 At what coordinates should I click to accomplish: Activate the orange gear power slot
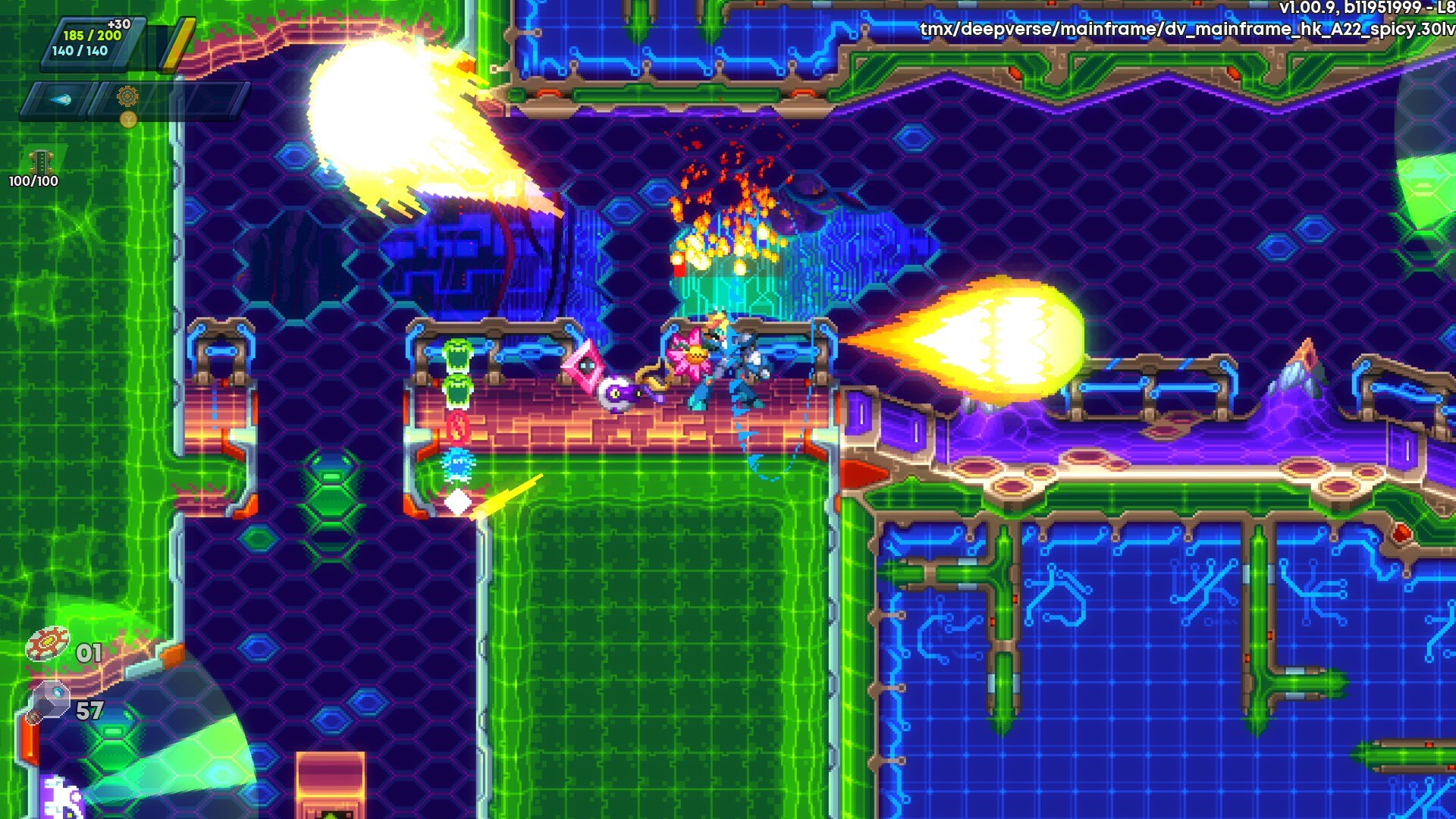(x=127, y=97)
